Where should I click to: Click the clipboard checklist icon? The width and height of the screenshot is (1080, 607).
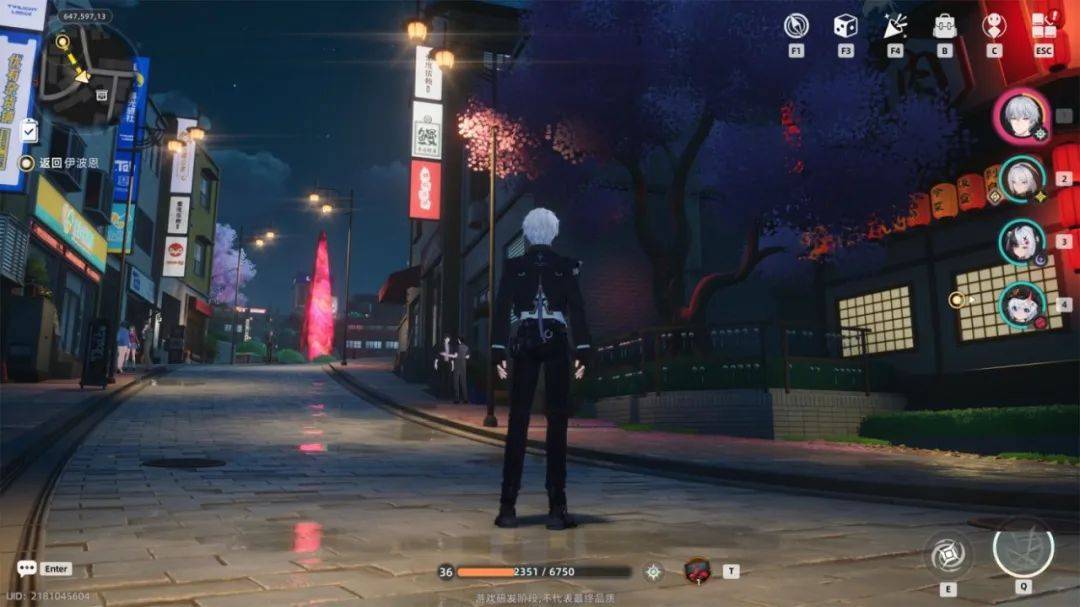(28, 130)
